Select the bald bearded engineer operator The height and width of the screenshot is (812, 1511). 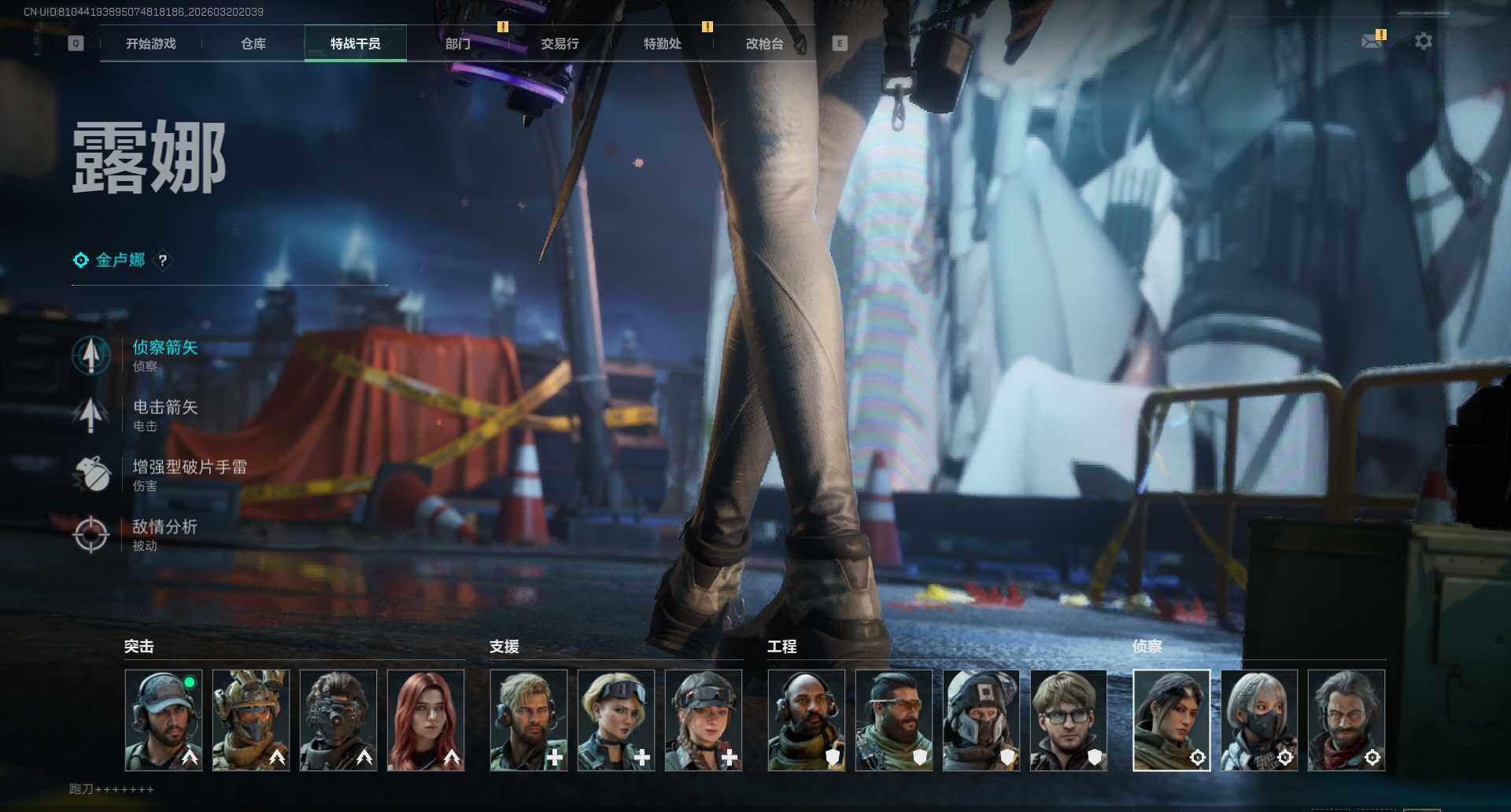807,720
